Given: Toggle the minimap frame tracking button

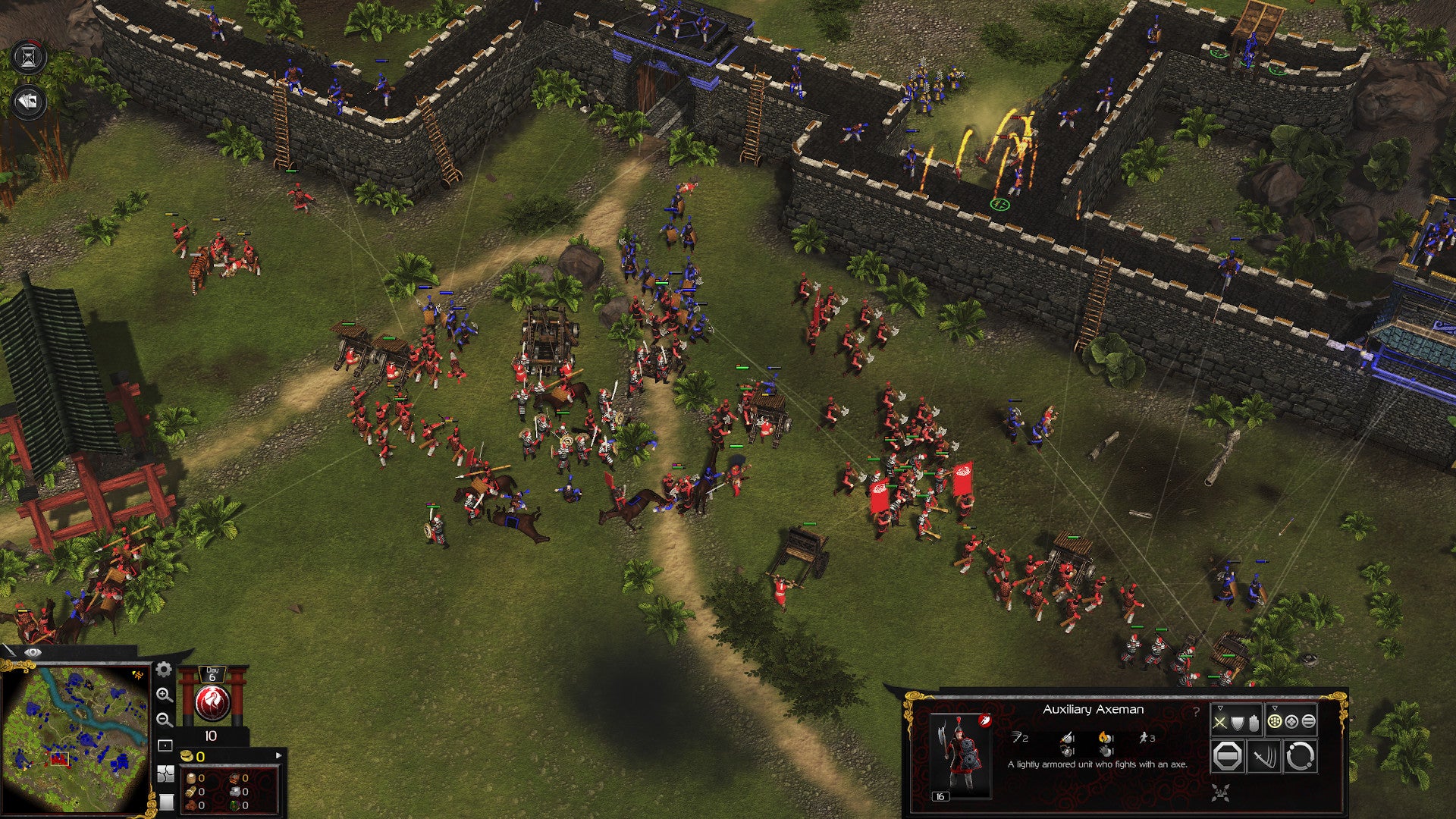Looking at the screenshot, I should [165, 745].
